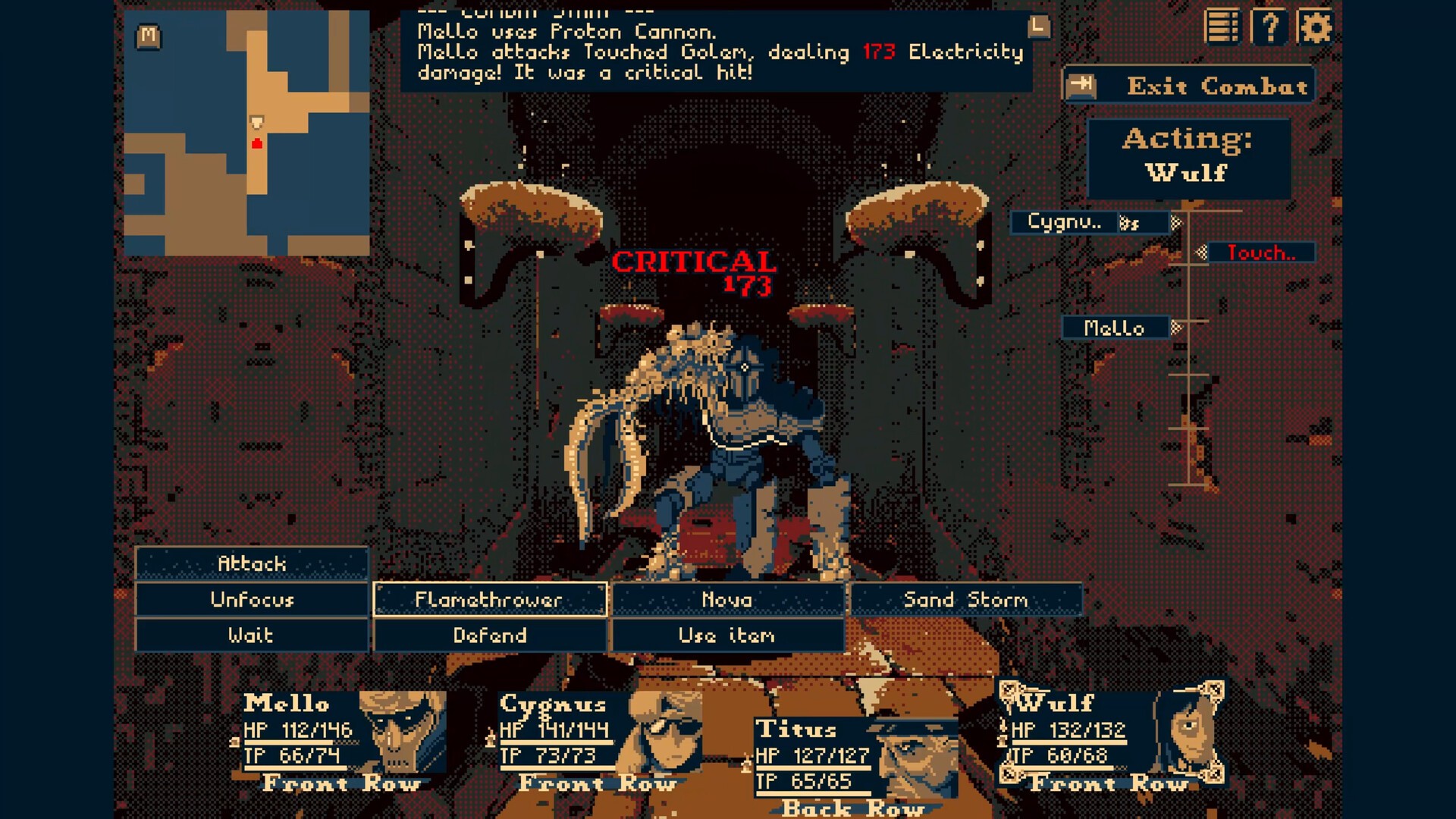Open the question mark help icon
1456x819 pixels.
pos(1269,28)
